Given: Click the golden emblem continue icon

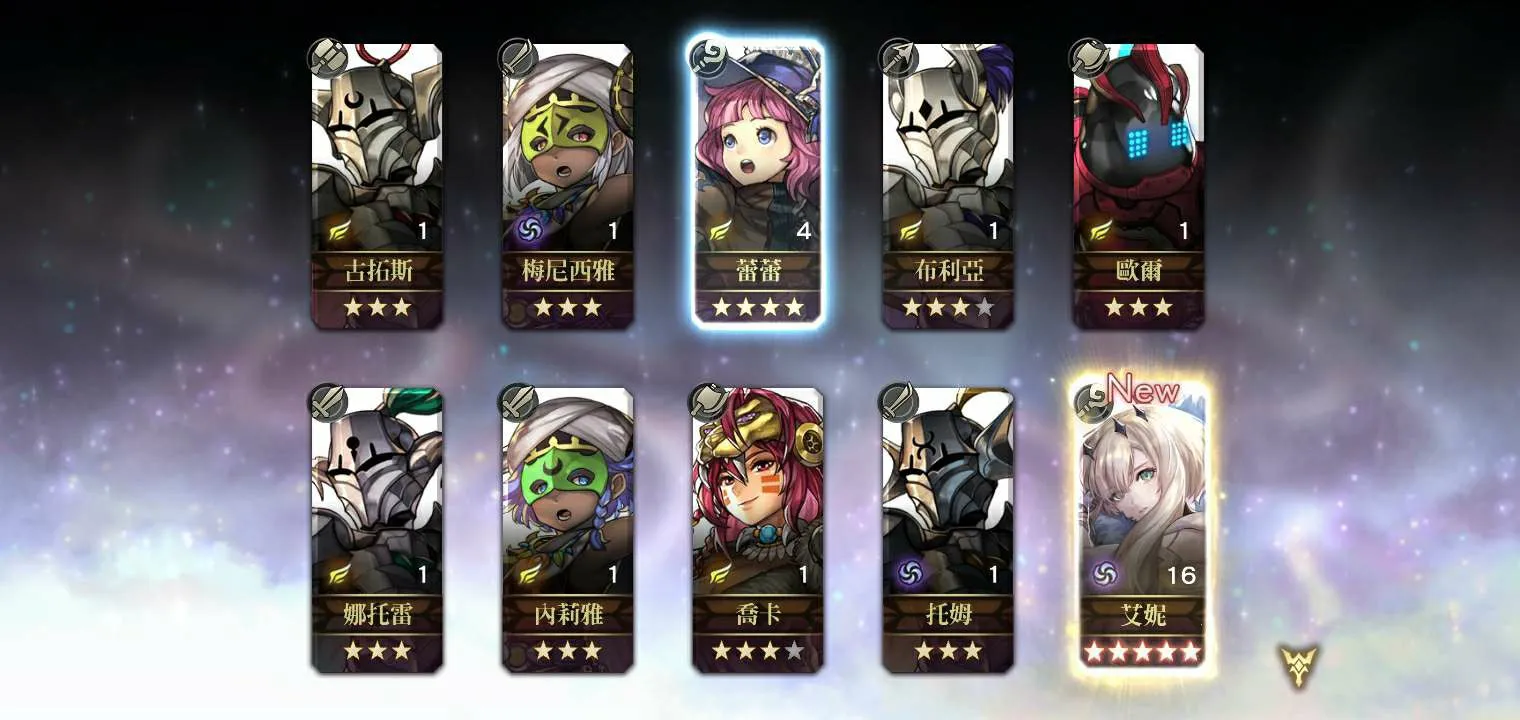Looking at the screenshot, I should tap(1299, 665).
